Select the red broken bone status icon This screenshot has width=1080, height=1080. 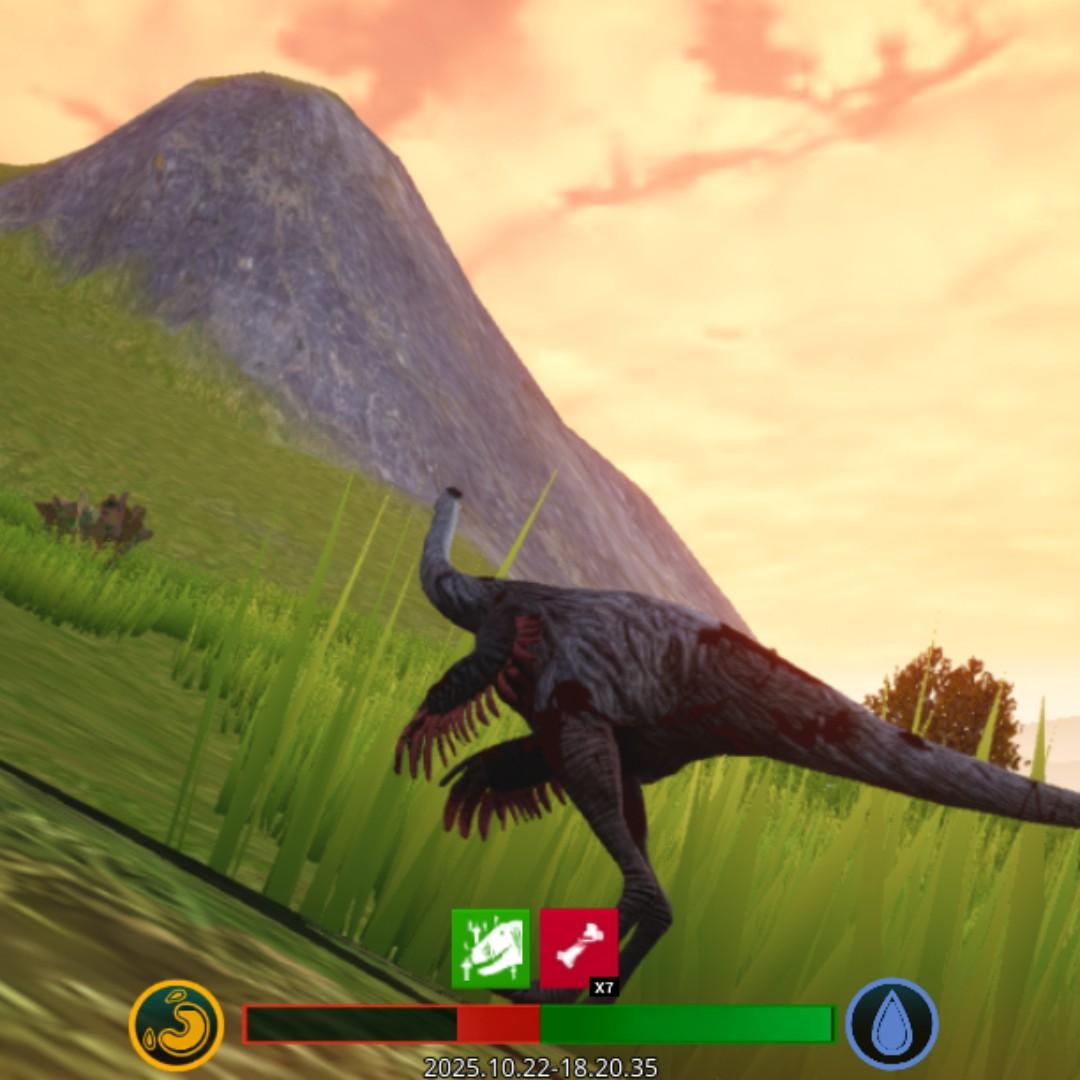(x=578, y=948)
